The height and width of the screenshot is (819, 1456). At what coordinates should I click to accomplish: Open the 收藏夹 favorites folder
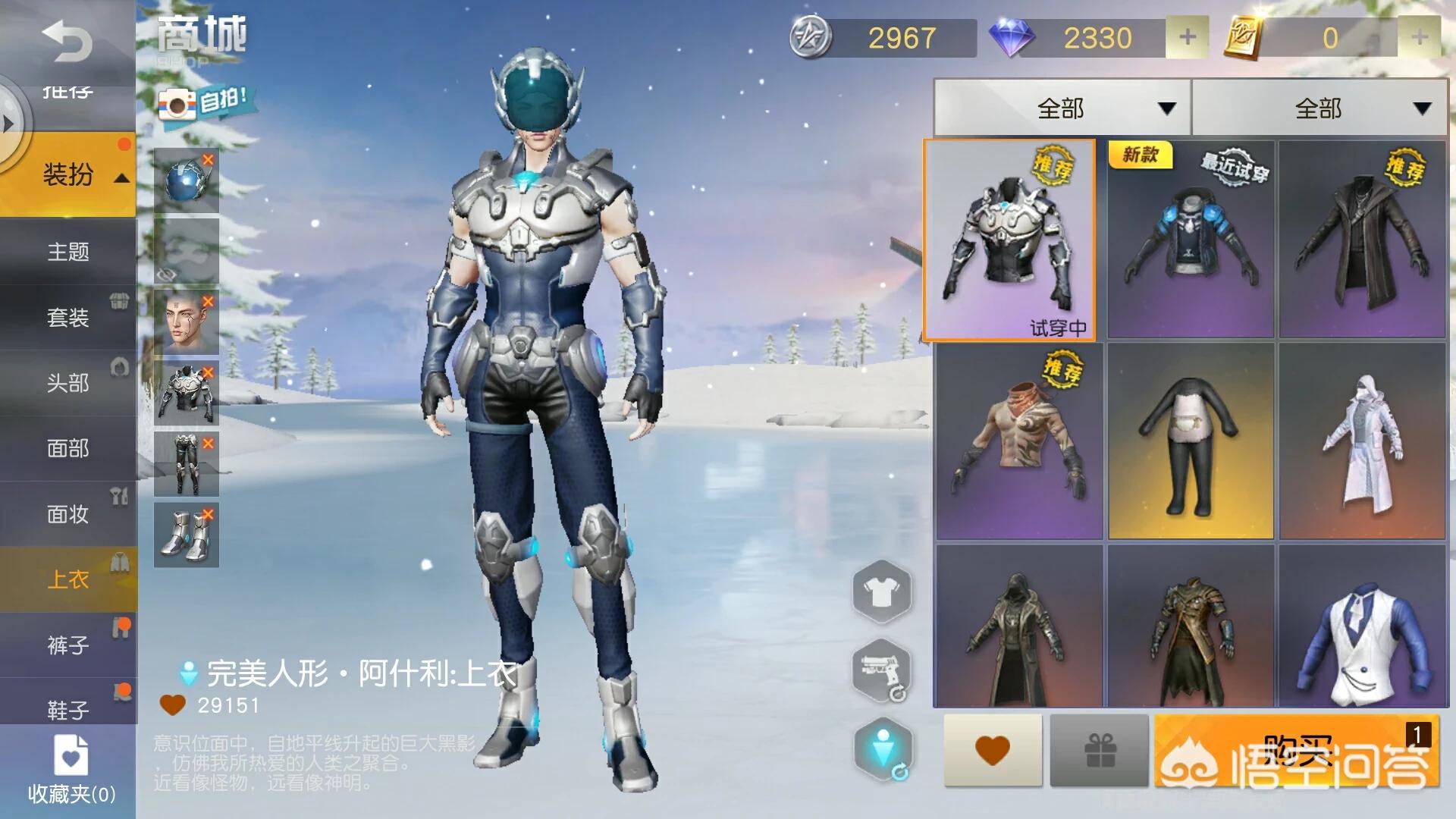pyautogui.click(x=71, y=770)
